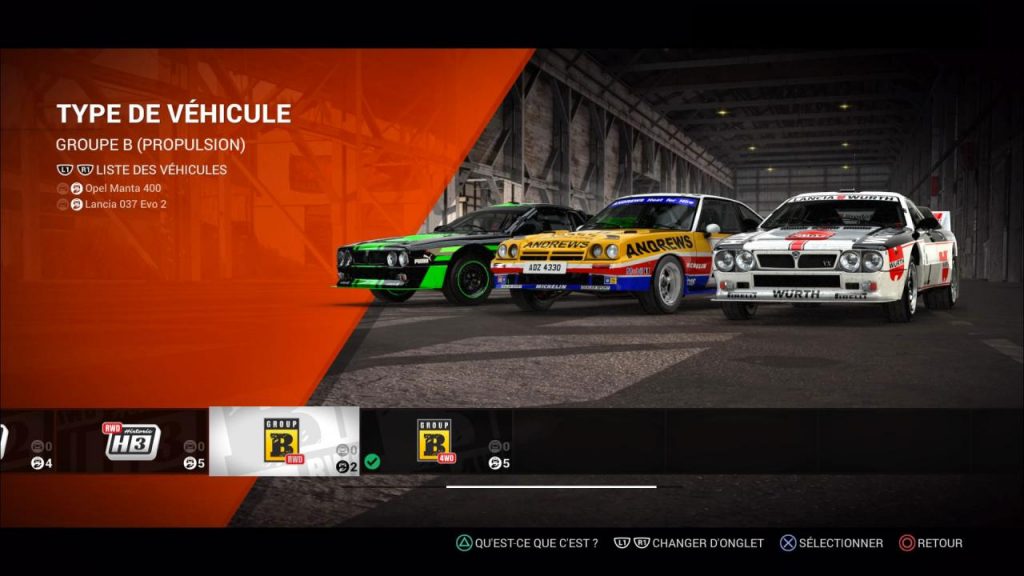Pick the Opel Manta 400 list entry
This screenshot has height=576, width=1024.
122,188
